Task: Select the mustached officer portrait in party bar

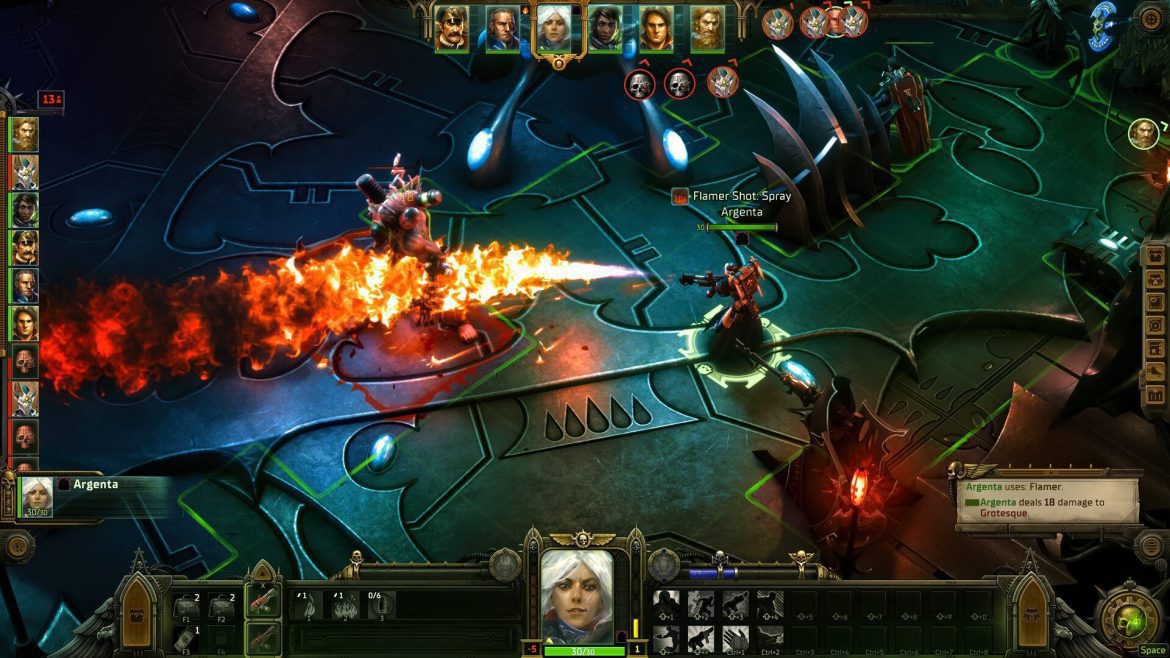Action: pos(450,28)
